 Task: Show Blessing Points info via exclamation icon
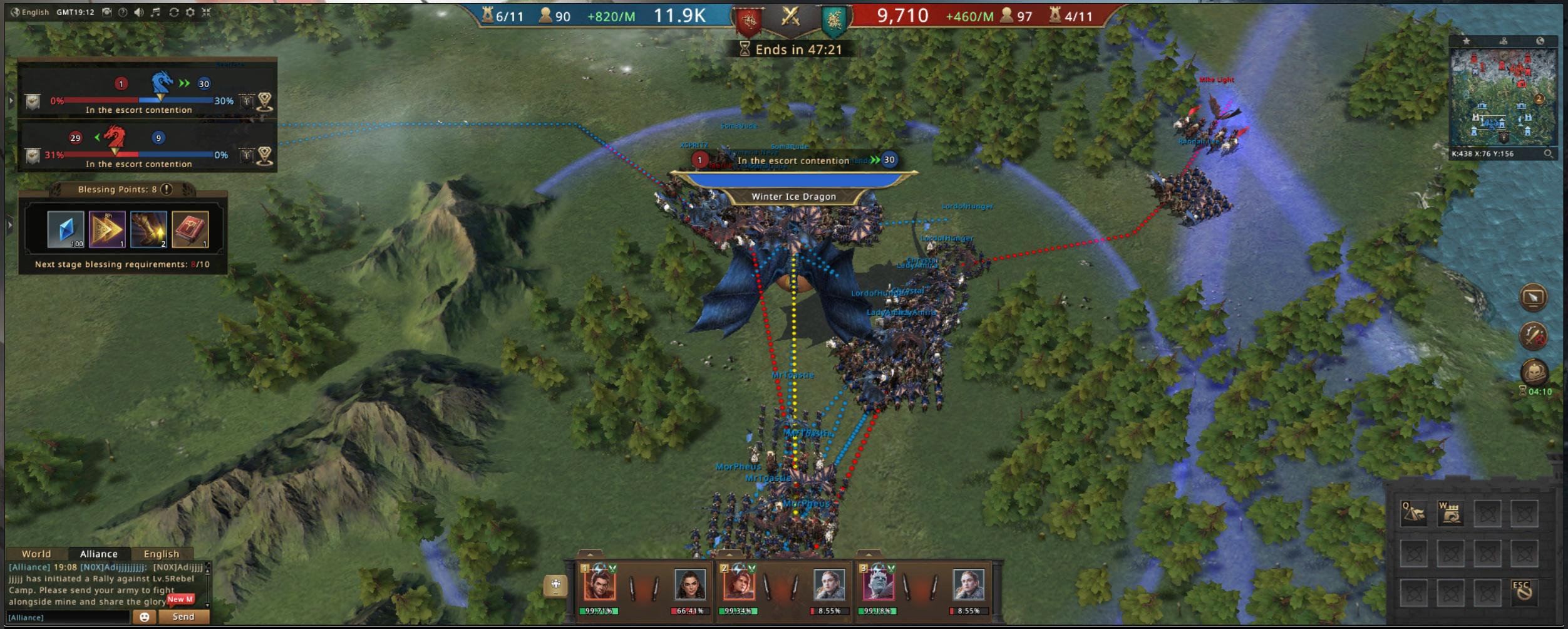click(x=167, y=189)
